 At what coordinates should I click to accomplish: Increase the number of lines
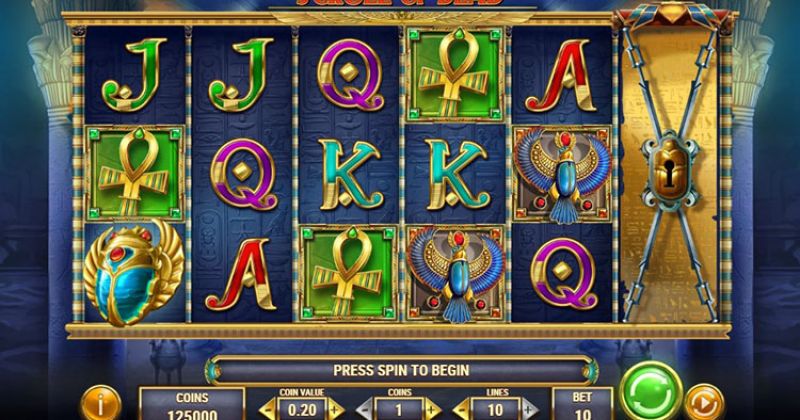click(530, 410)
